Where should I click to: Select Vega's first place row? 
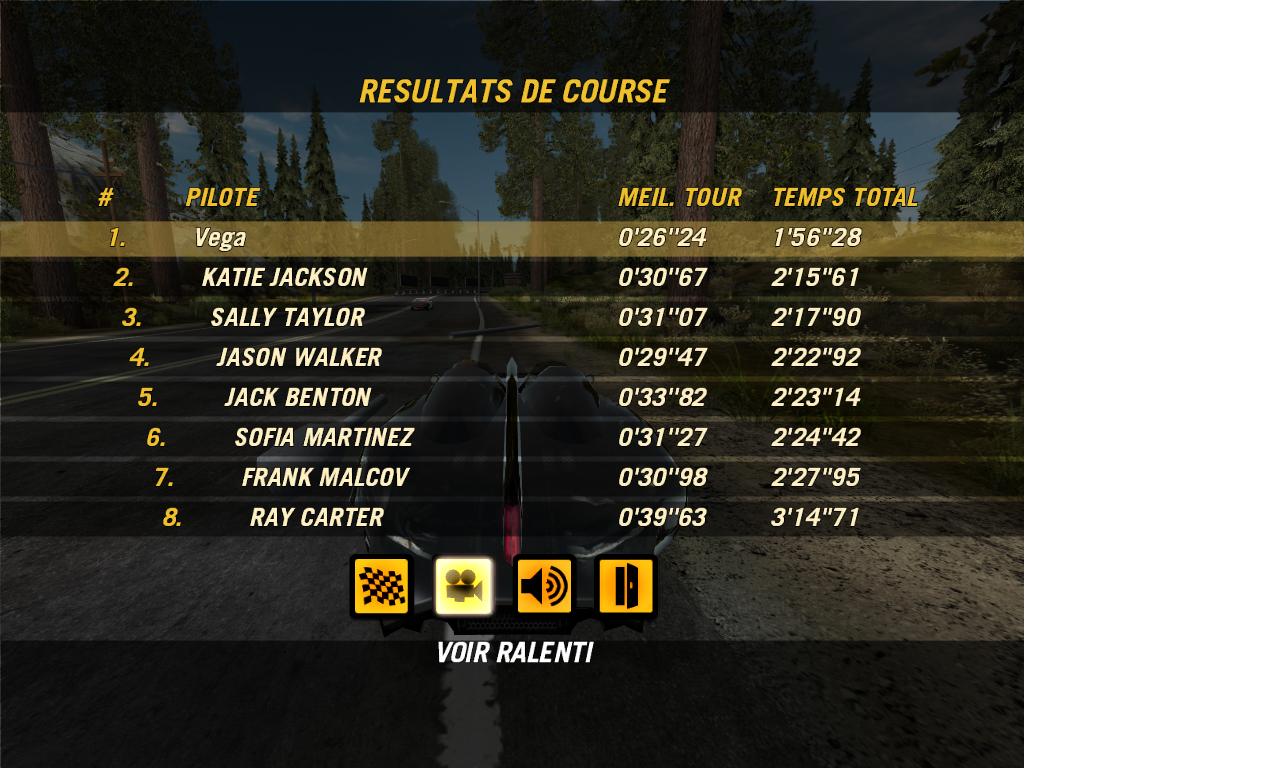point(511,238)
